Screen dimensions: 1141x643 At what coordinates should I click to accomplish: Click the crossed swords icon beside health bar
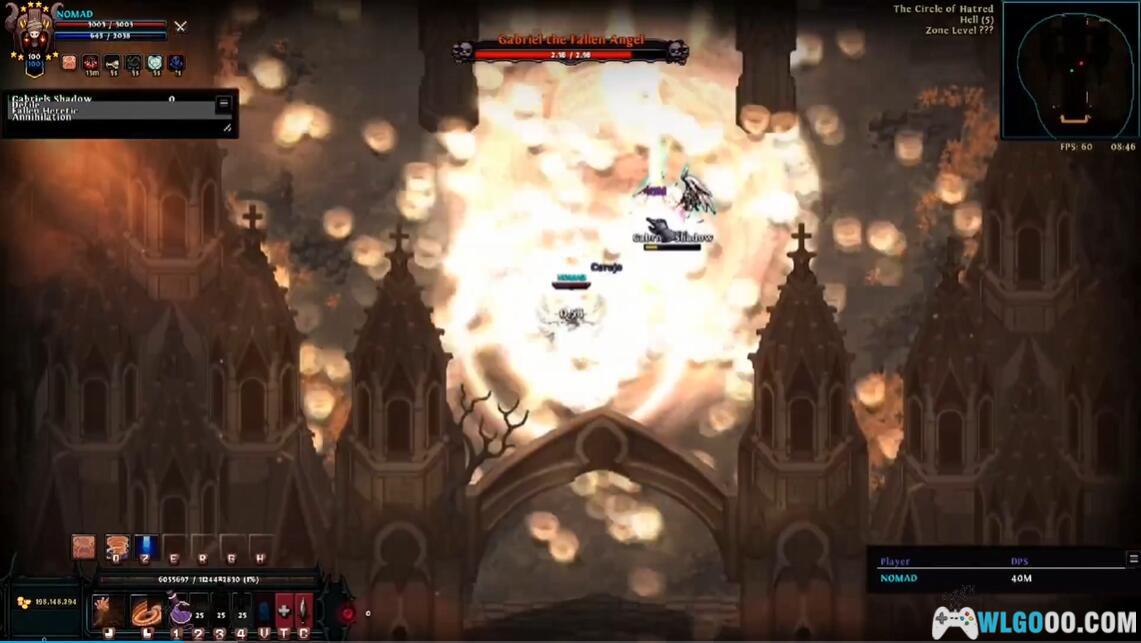click(x=180, y=27)
